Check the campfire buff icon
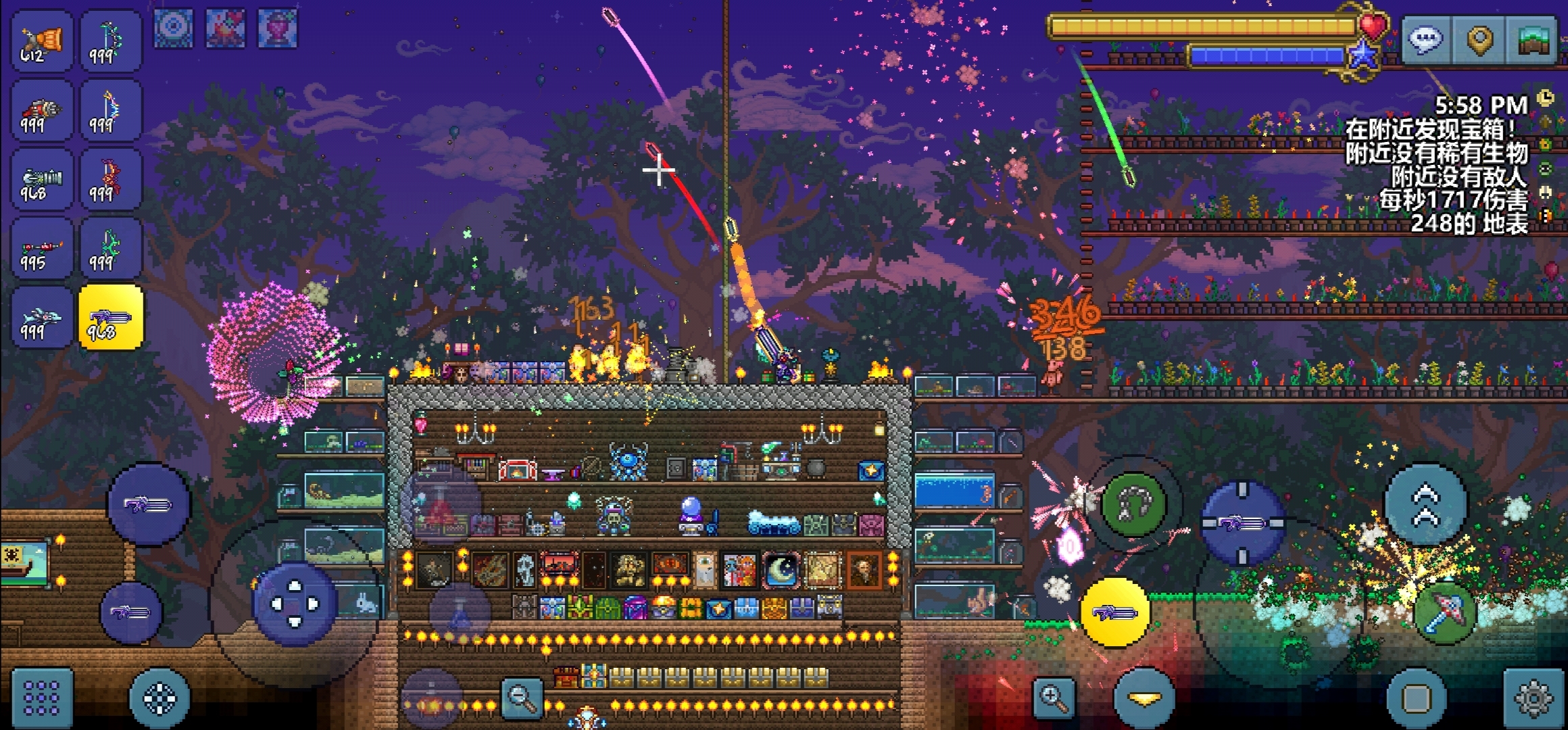1568x730 pixels. point(226,28)
